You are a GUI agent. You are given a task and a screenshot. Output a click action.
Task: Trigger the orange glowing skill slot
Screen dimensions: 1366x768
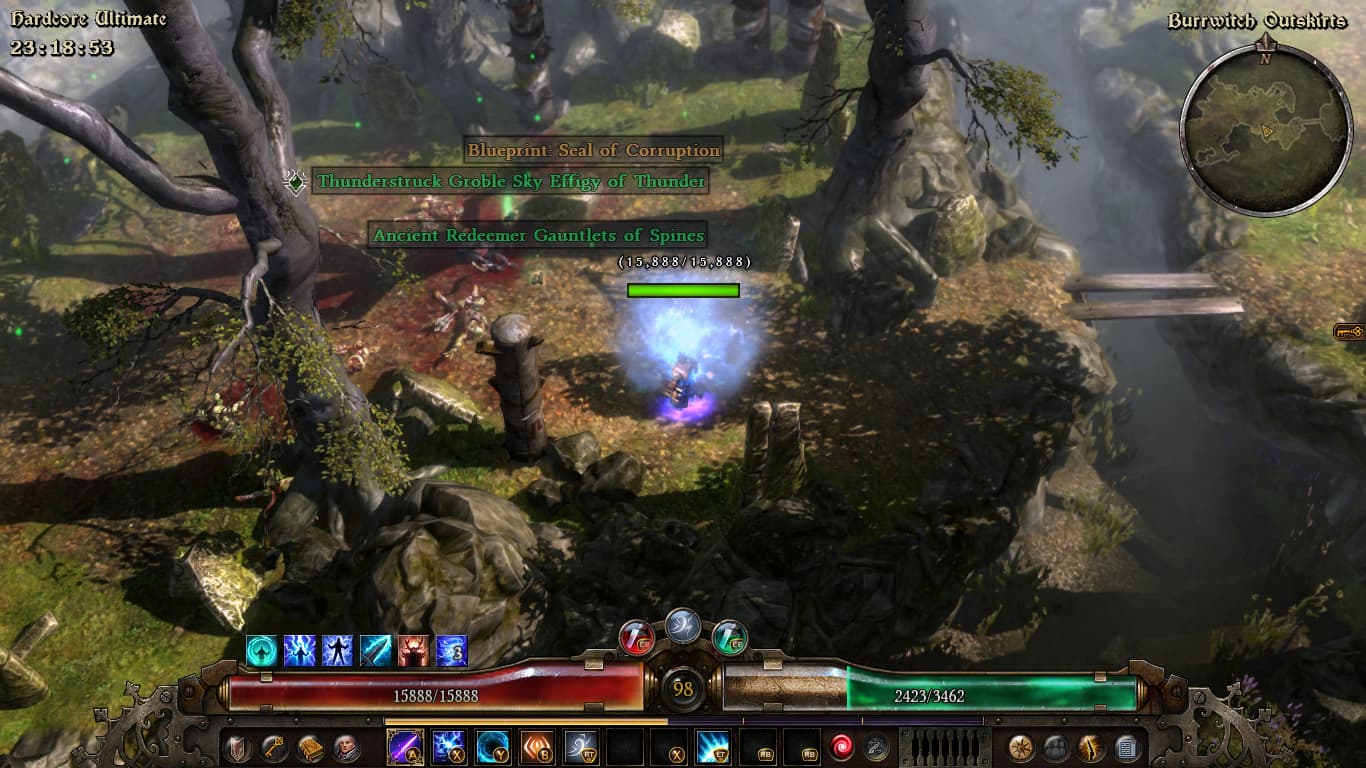click(536, 747)
